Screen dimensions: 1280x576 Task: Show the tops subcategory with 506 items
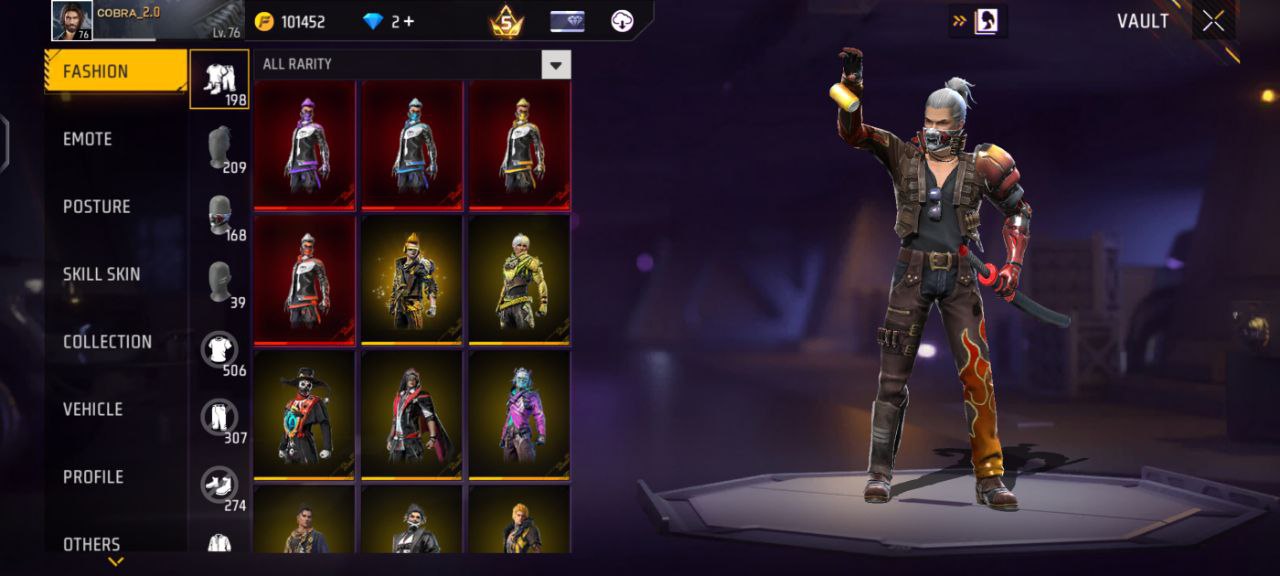(x=220, y=350)
